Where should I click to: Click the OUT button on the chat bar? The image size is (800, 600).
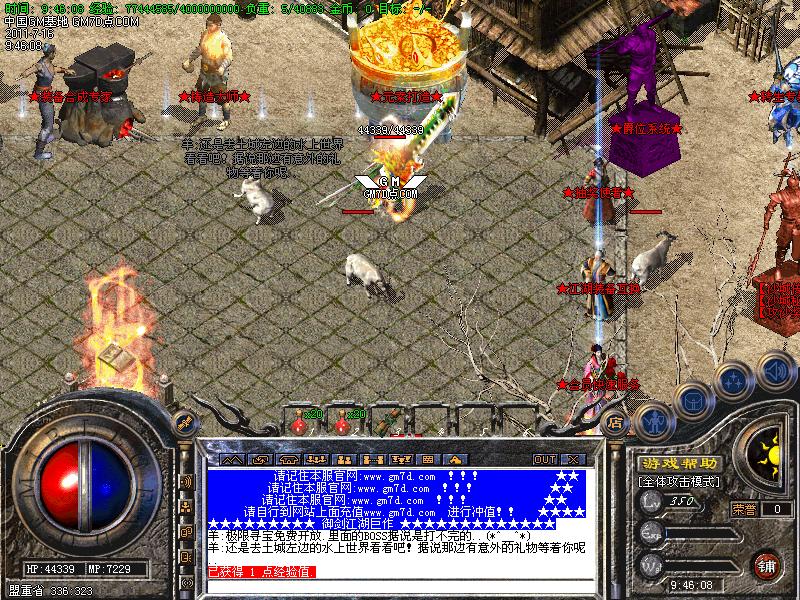tap(544, 460)
